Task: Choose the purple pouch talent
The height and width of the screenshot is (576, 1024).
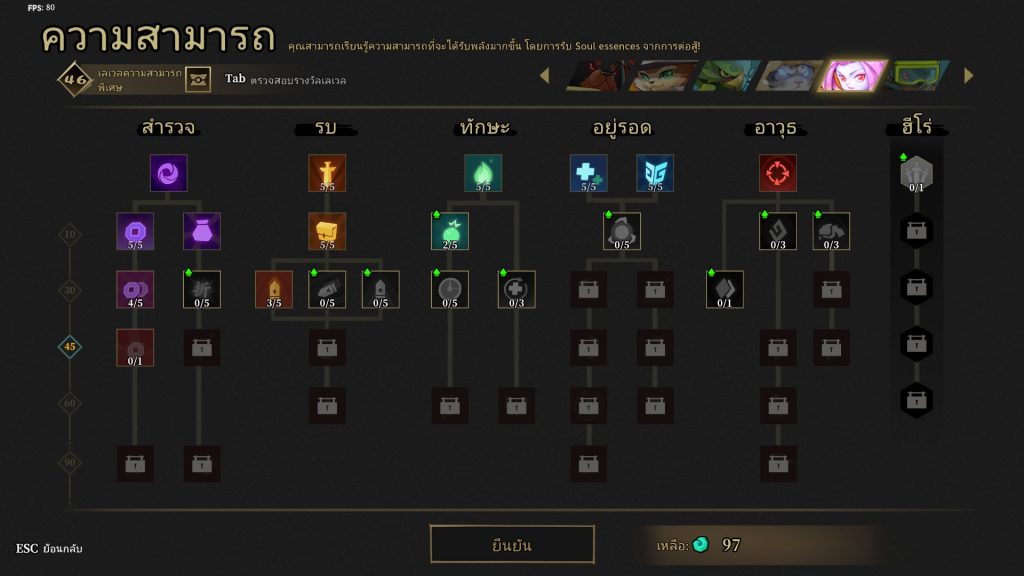Action: [202, 231]
